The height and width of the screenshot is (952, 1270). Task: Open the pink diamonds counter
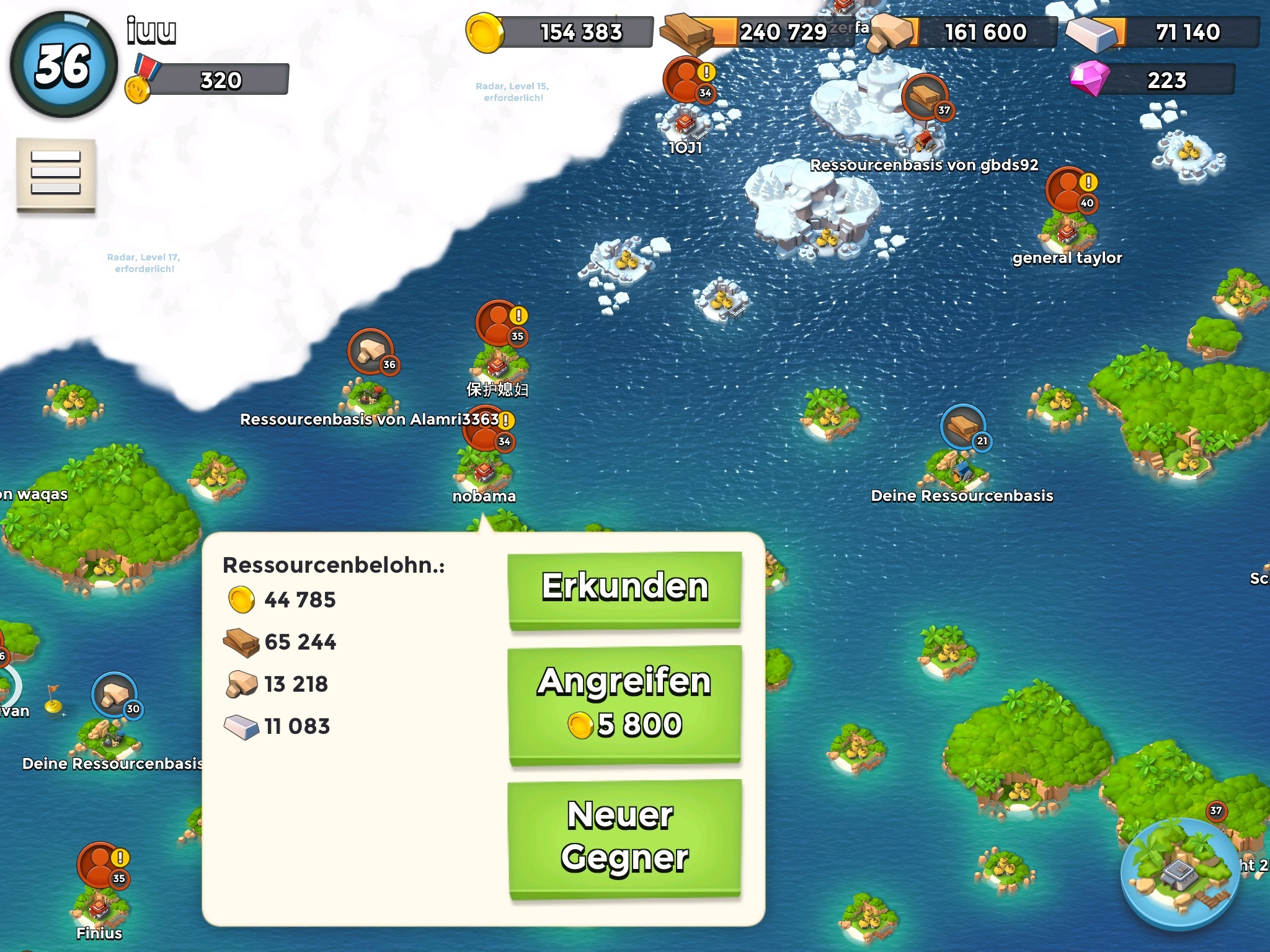1153,80
